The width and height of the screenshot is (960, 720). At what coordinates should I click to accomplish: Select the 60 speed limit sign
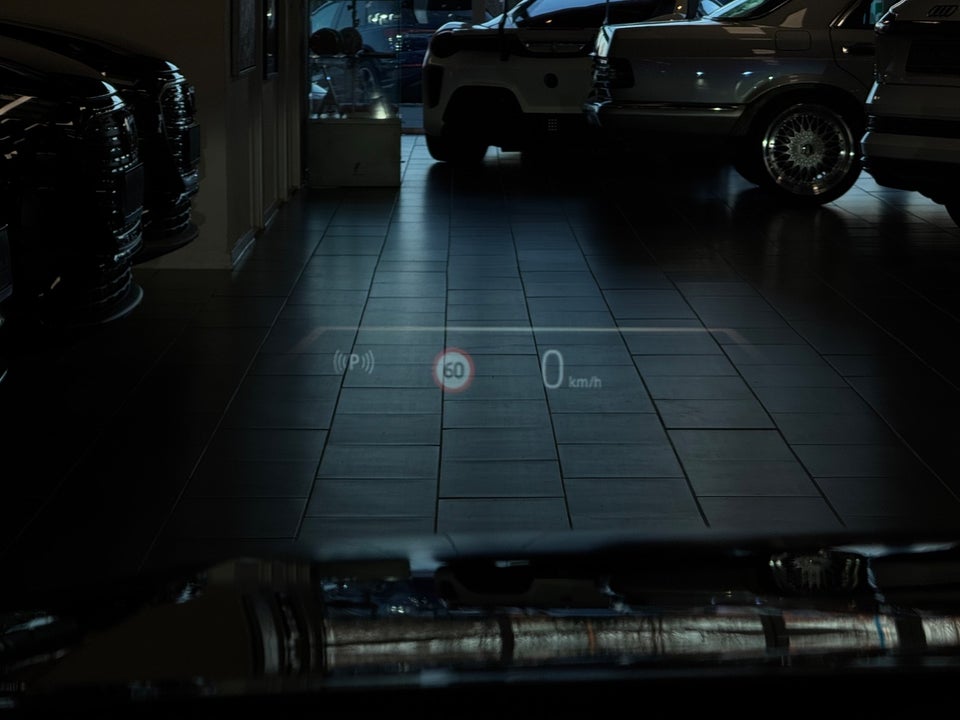coord(453,371)
